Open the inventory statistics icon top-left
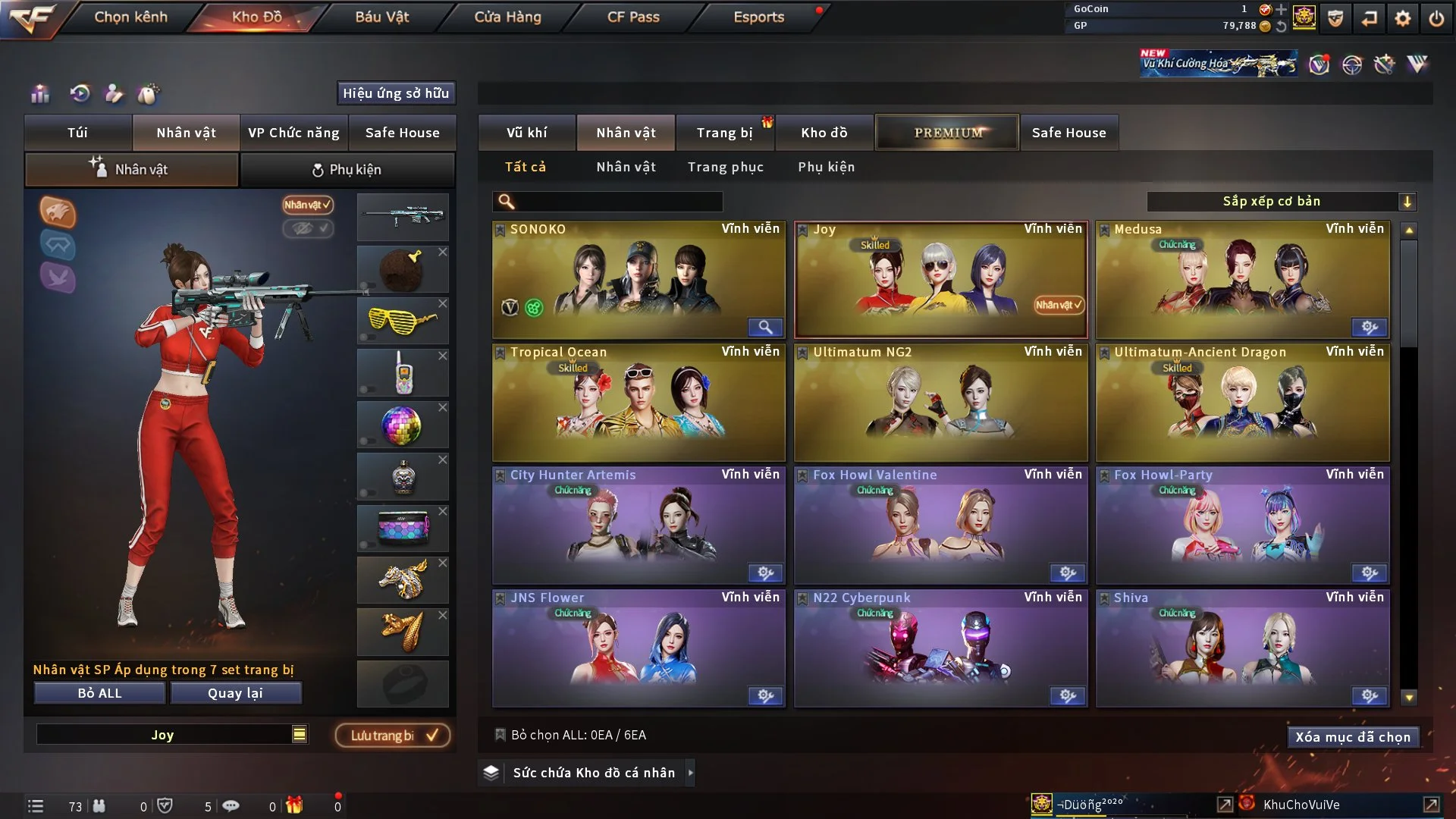The image size is (1456, 819). (39, 94)
